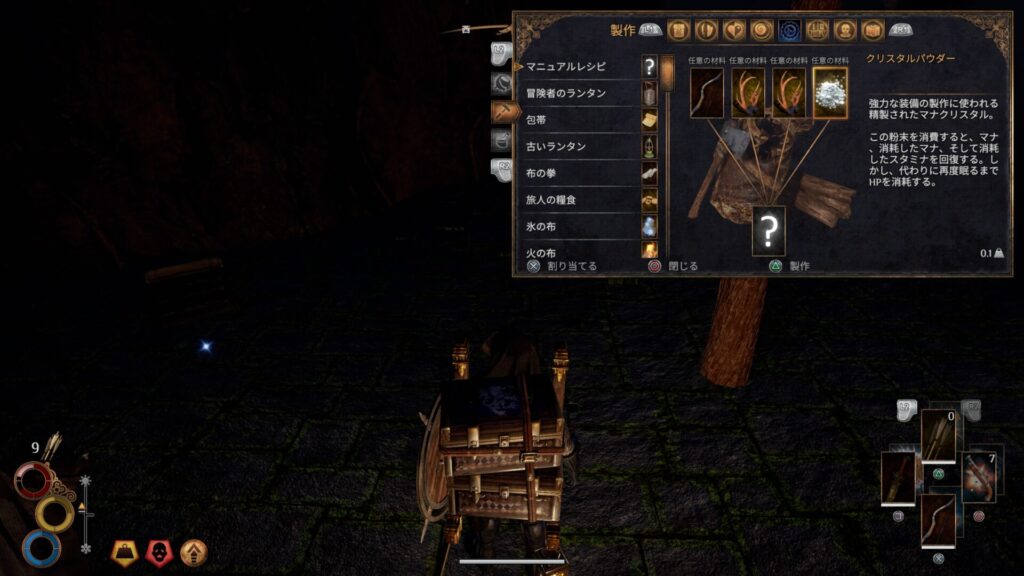This screenshot has height=576, width=1024.
Task: Click the red skull status icon
Action: tap(159, 550)
